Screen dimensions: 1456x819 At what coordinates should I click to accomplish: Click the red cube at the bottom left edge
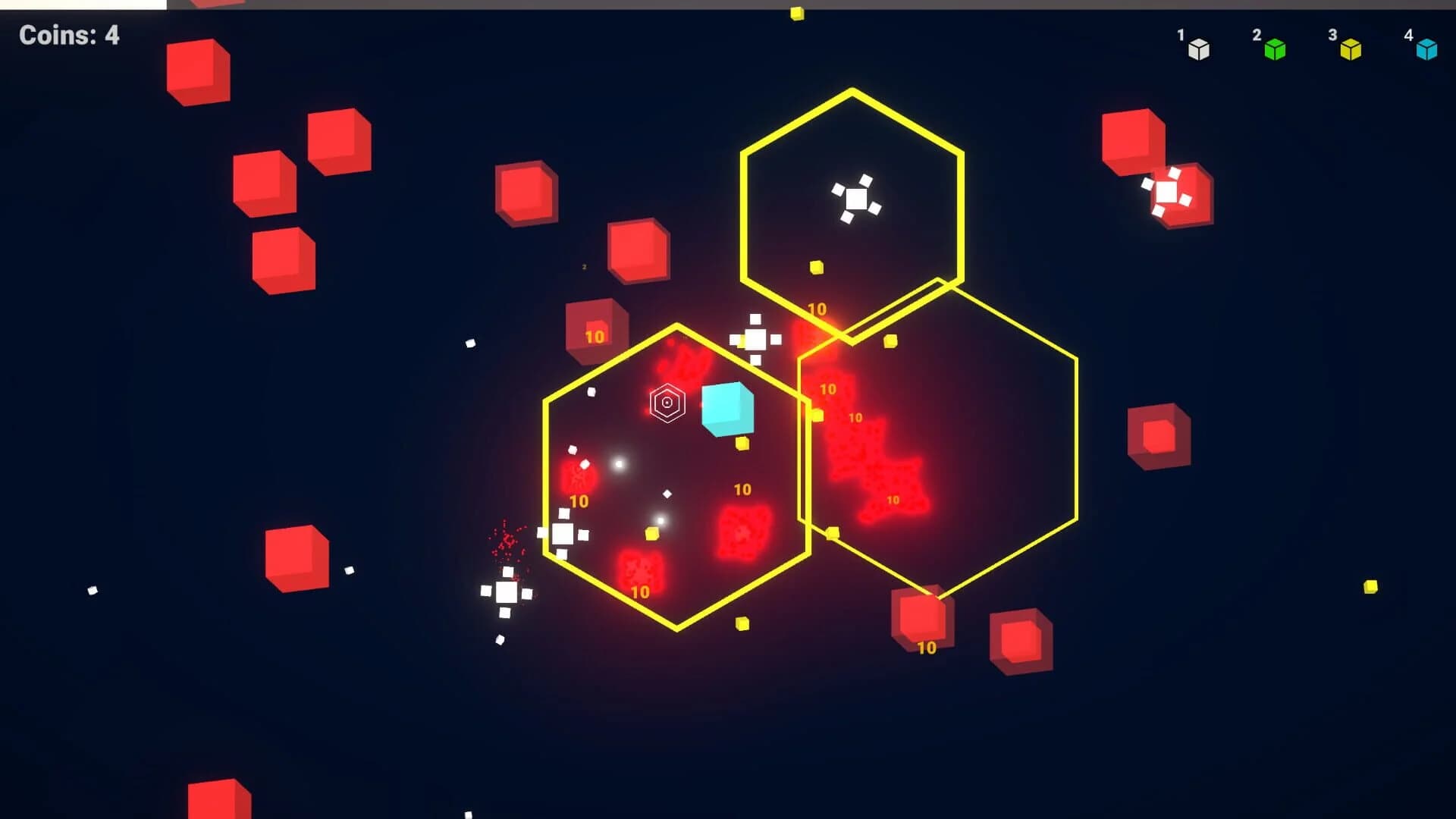216,804
